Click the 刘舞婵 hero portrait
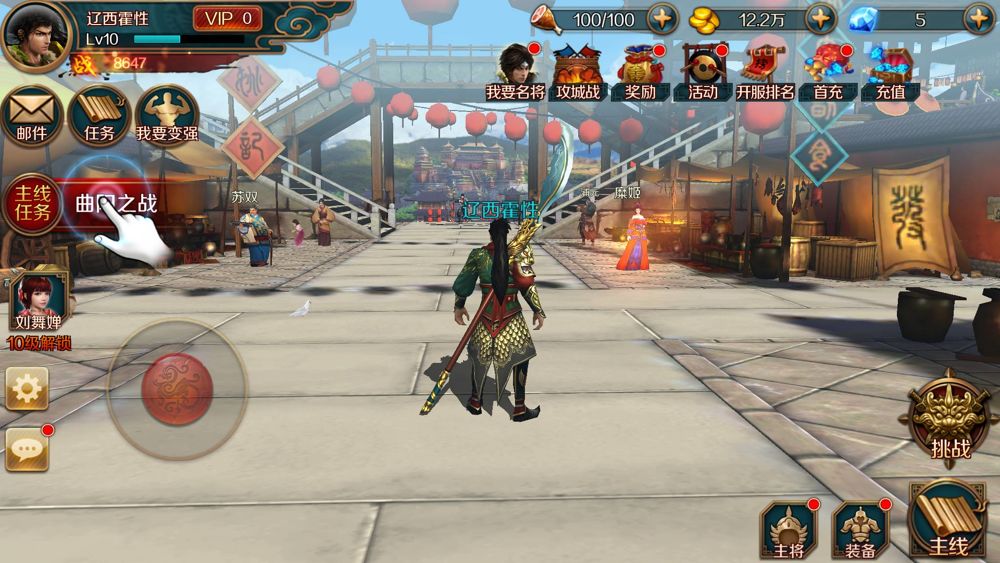Image resolution: width=1000 pixels, height=563 pixels. (39, 304)
